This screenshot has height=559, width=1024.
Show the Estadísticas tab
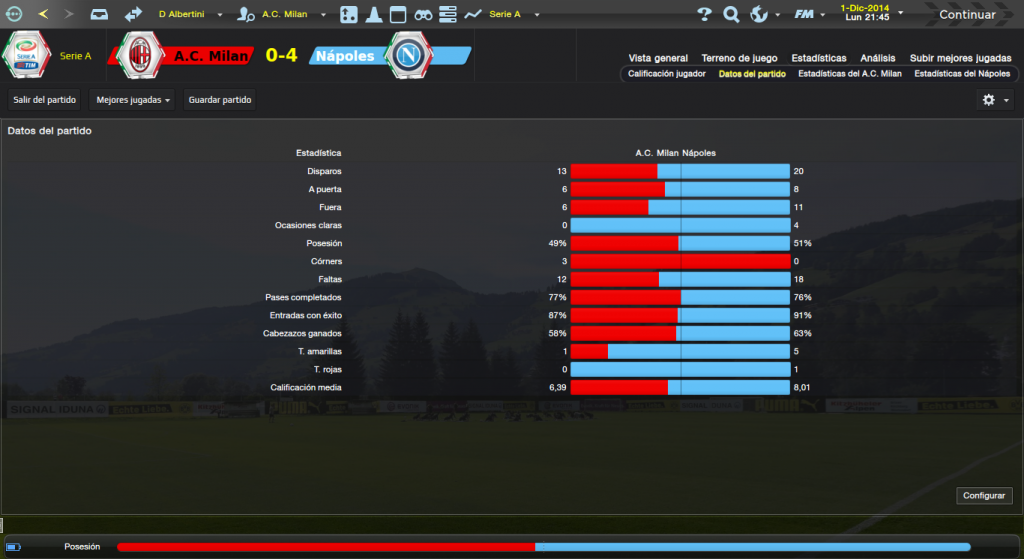[x=818, y=58]
